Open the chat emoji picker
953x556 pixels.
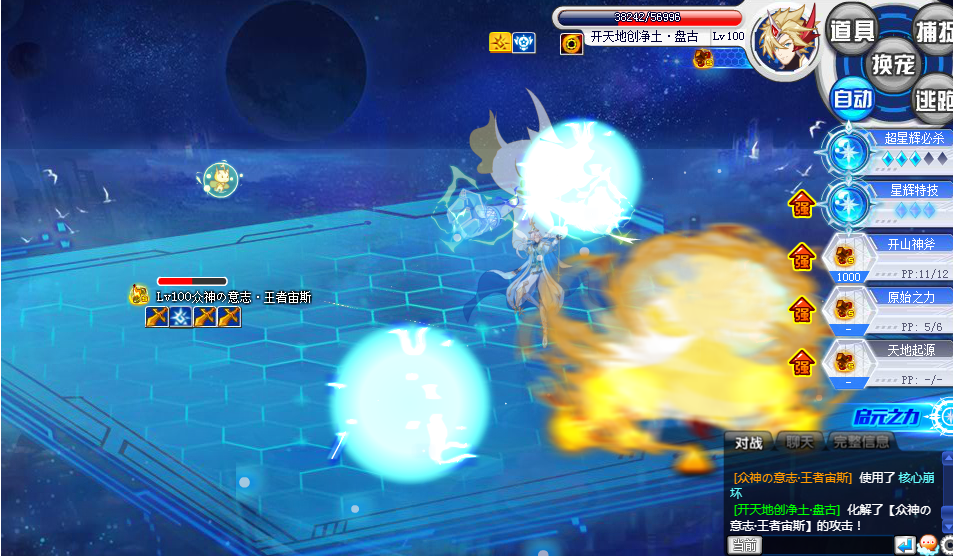coord(927,545)
